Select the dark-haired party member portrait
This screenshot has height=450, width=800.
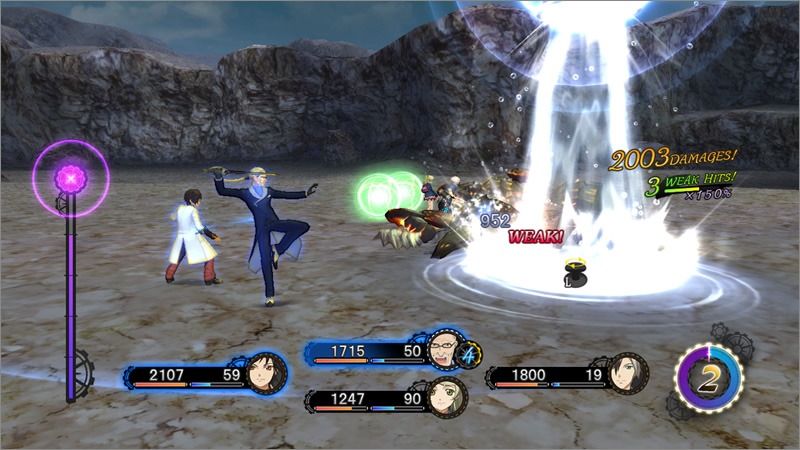click(267, 373)
